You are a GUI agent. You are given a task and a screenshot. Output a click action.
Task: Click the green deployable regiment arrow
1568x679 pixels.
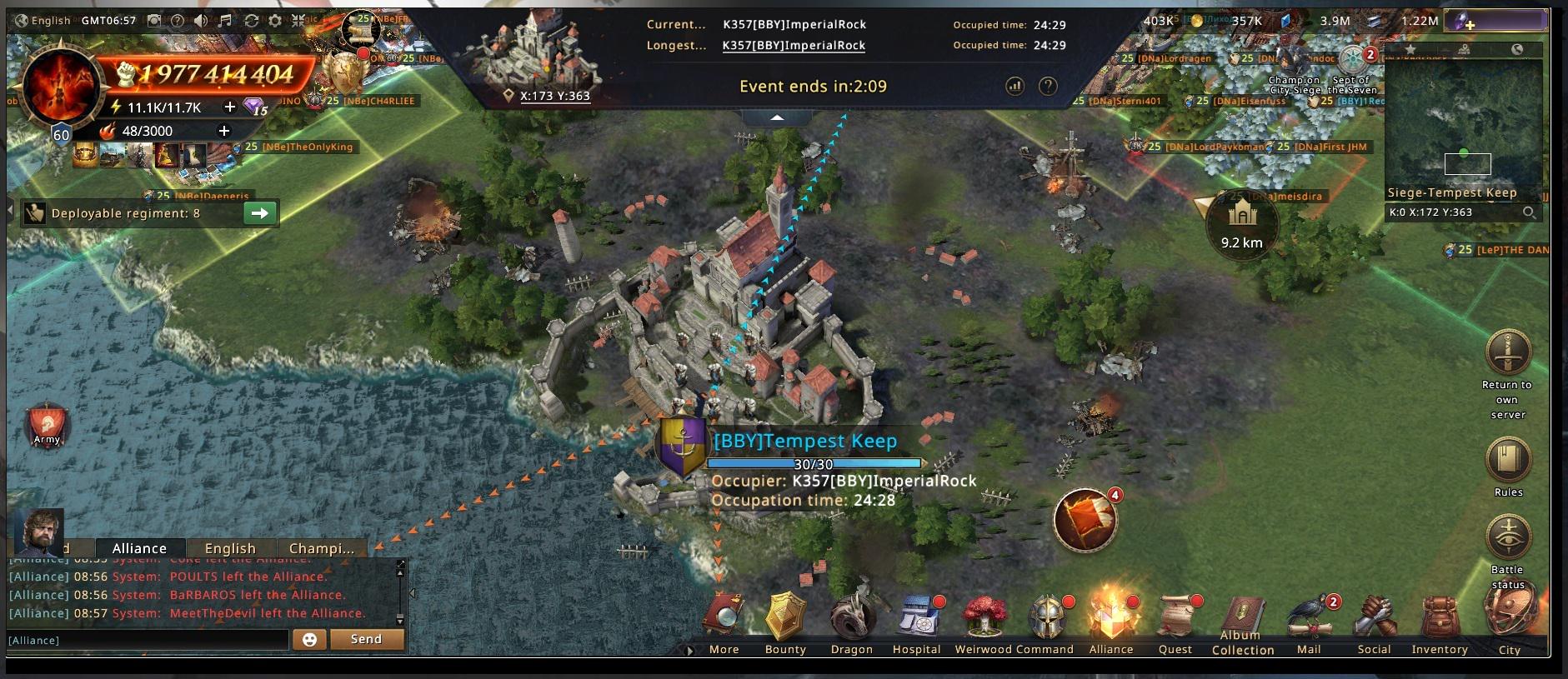tap(260, 213)
